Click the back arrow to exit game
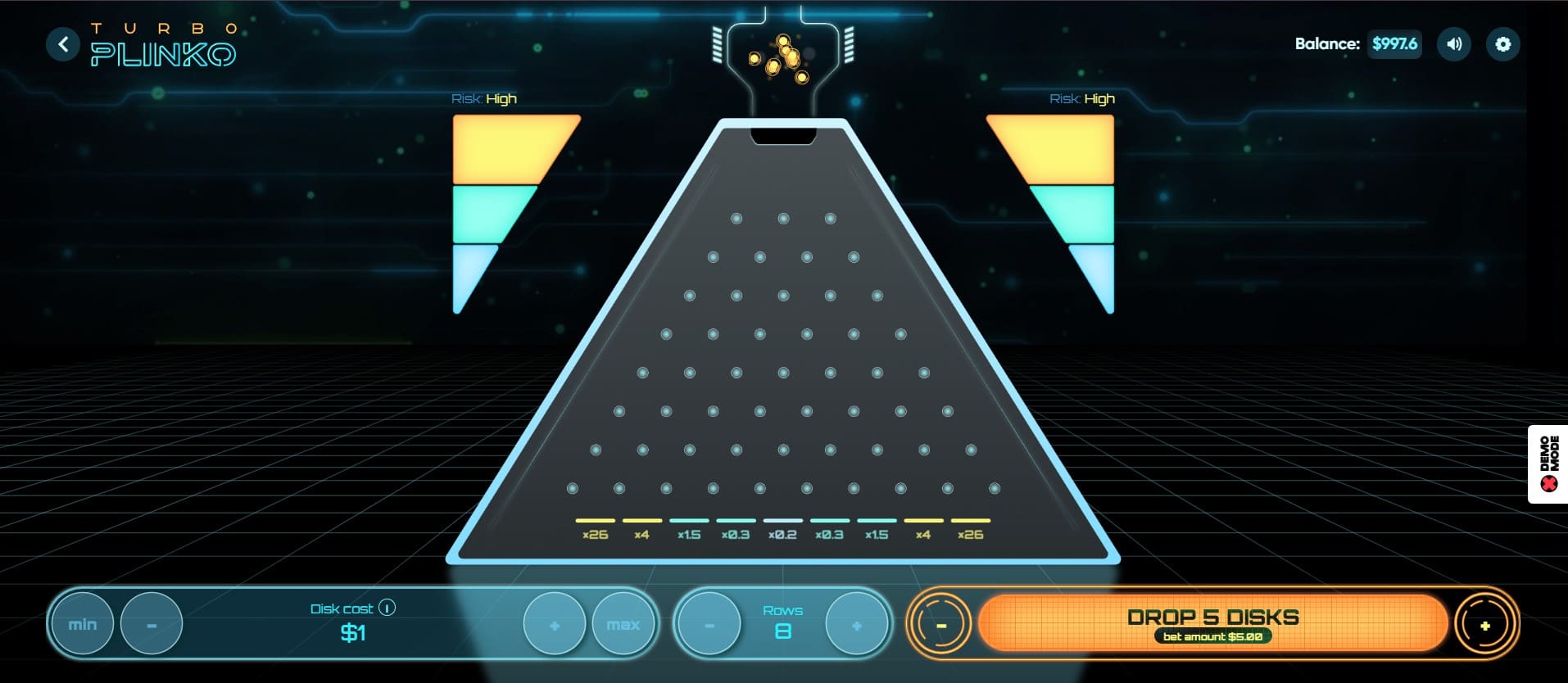 point(63,44)
